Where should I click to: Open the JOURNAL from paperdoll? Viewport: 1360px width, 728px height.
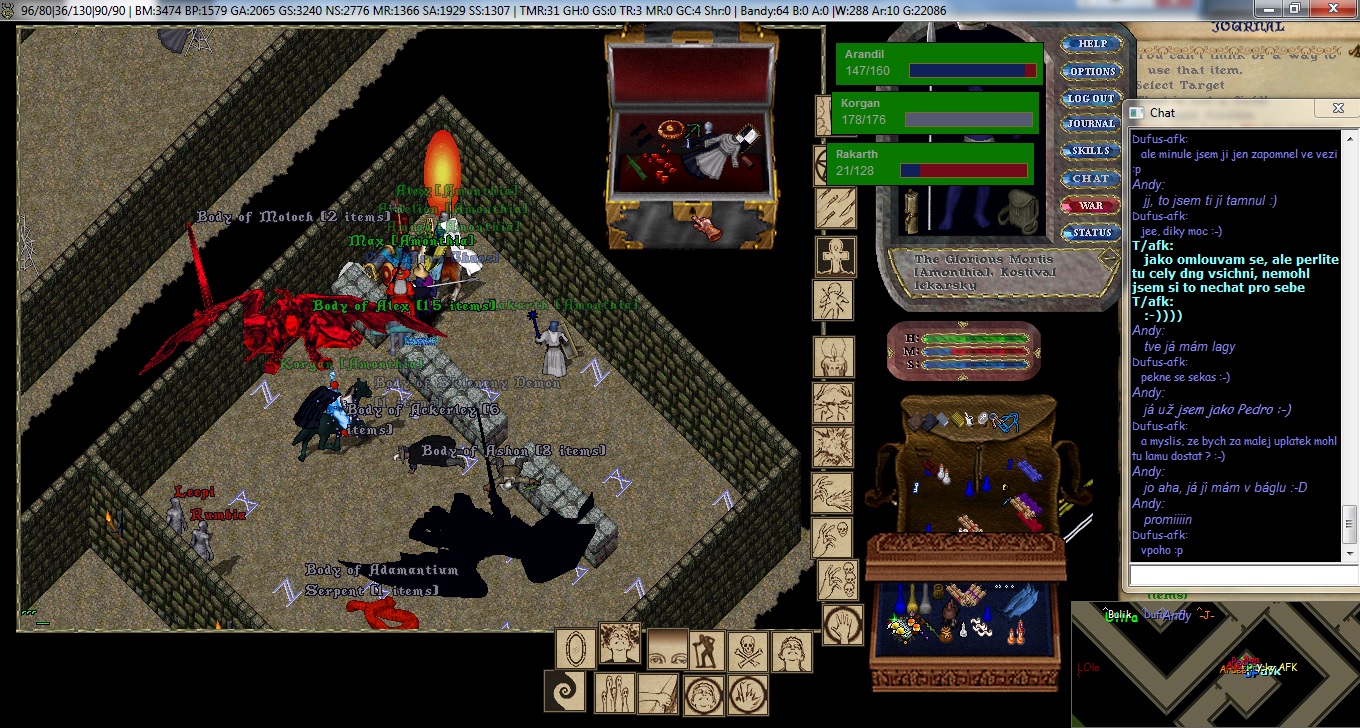pyautogui.click(x=1090, y=124)
